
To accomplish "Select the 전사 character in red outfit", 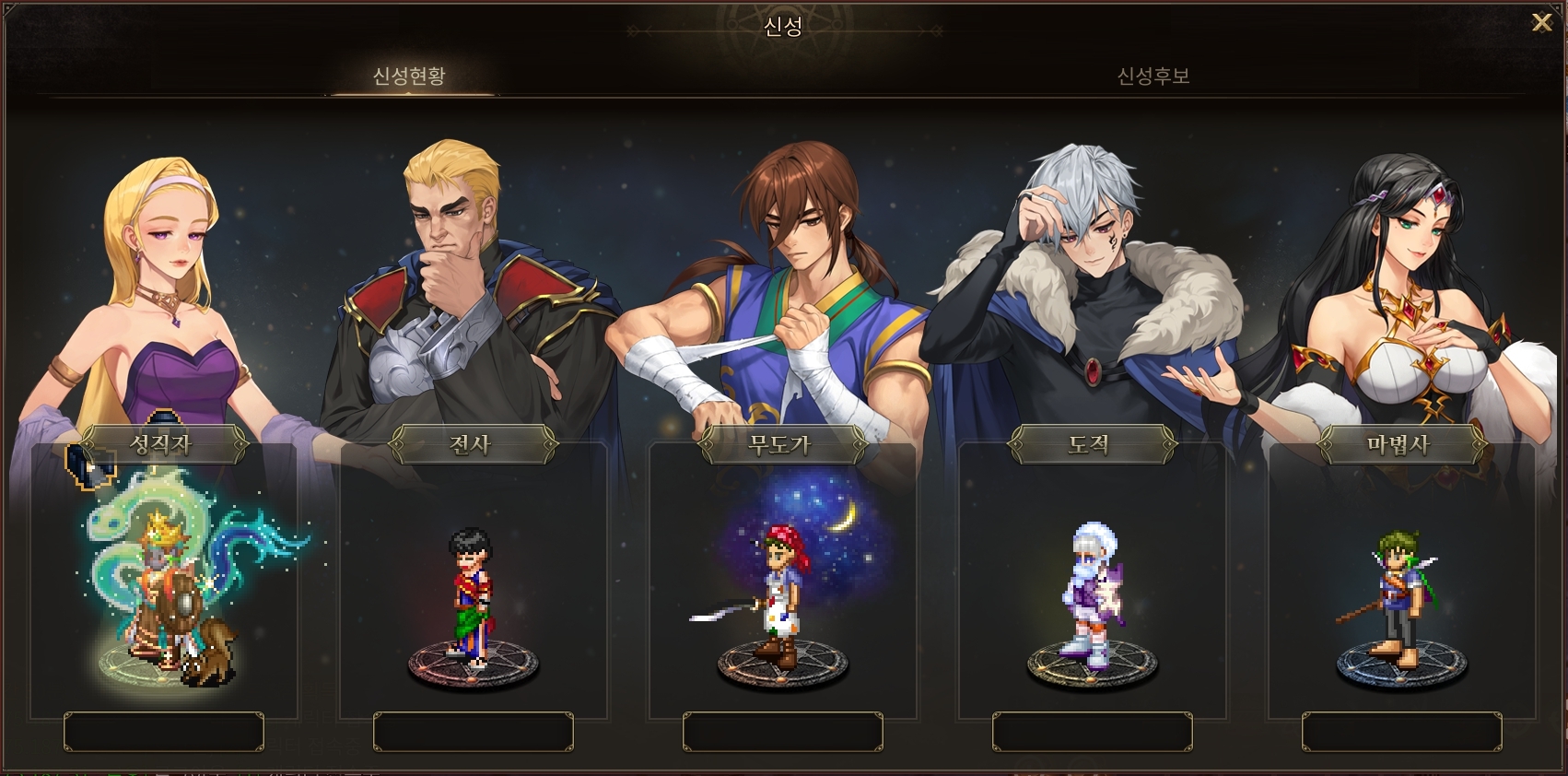I will [472, 594].
